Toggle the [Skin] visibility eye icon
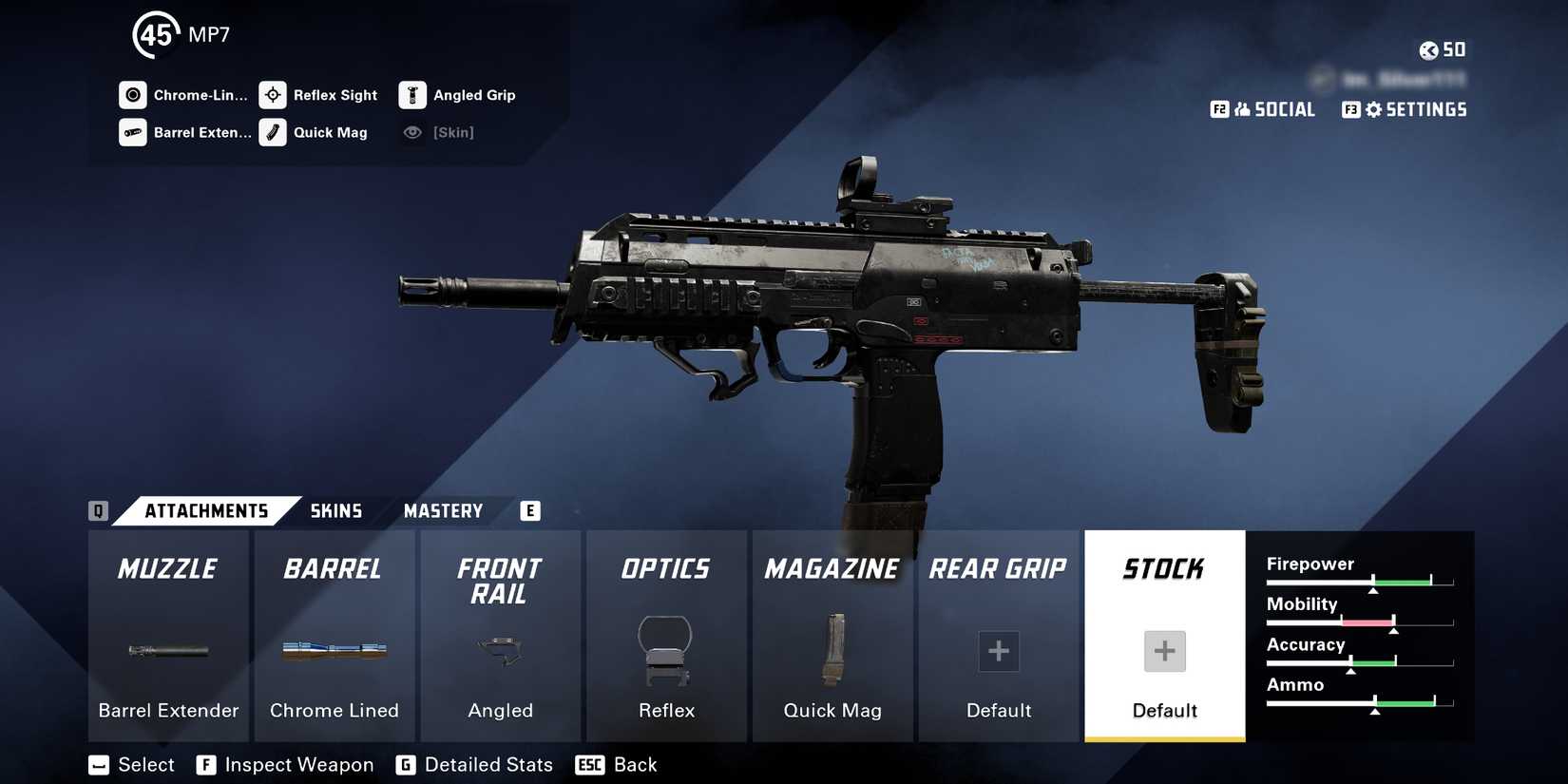This screenshot has height=784, width=1568. pyautogui.click(x=411, y=132)
